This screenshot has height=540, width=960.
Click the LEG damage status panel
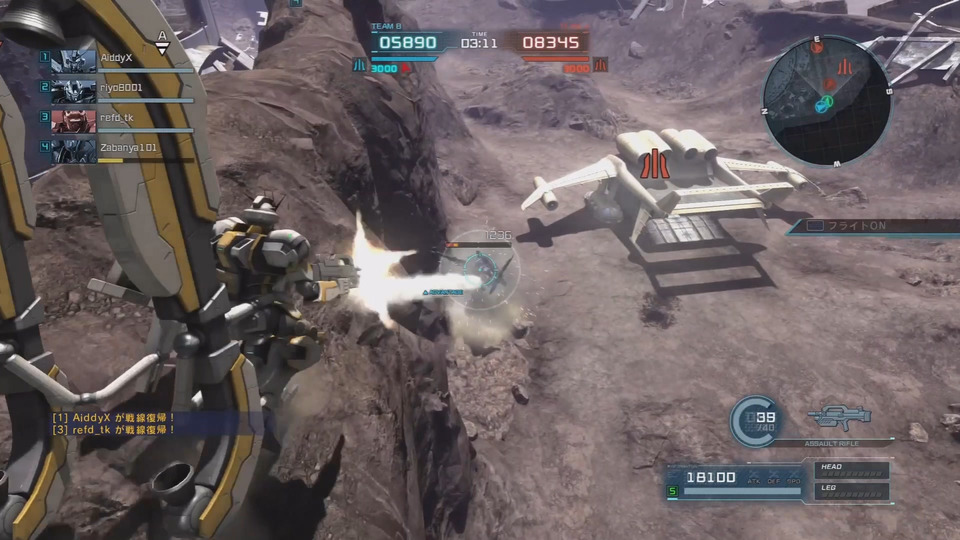tap(852, 491)
